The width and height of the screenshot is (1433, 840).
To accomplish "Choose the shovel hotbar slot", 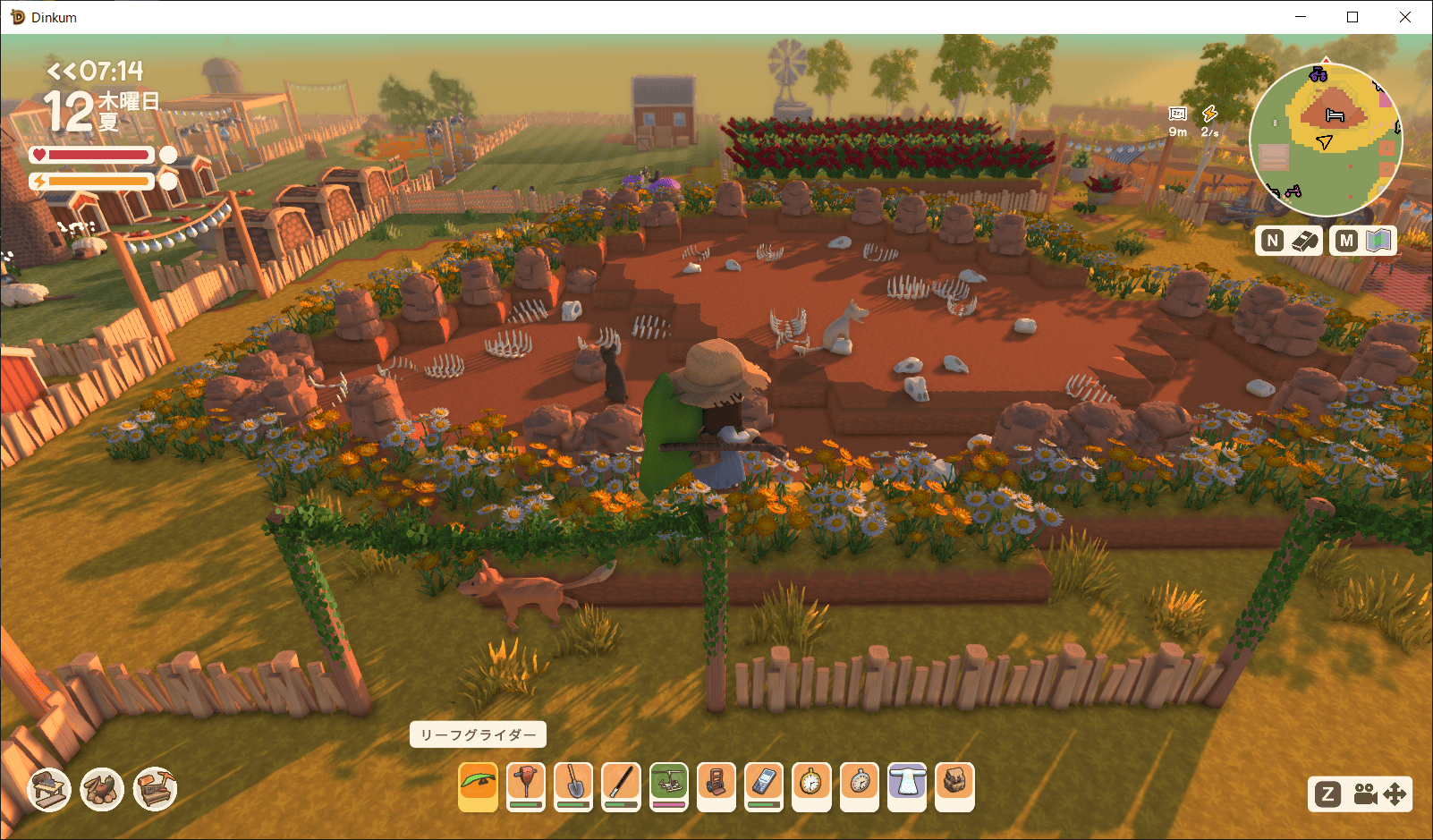I will [573, 786].
